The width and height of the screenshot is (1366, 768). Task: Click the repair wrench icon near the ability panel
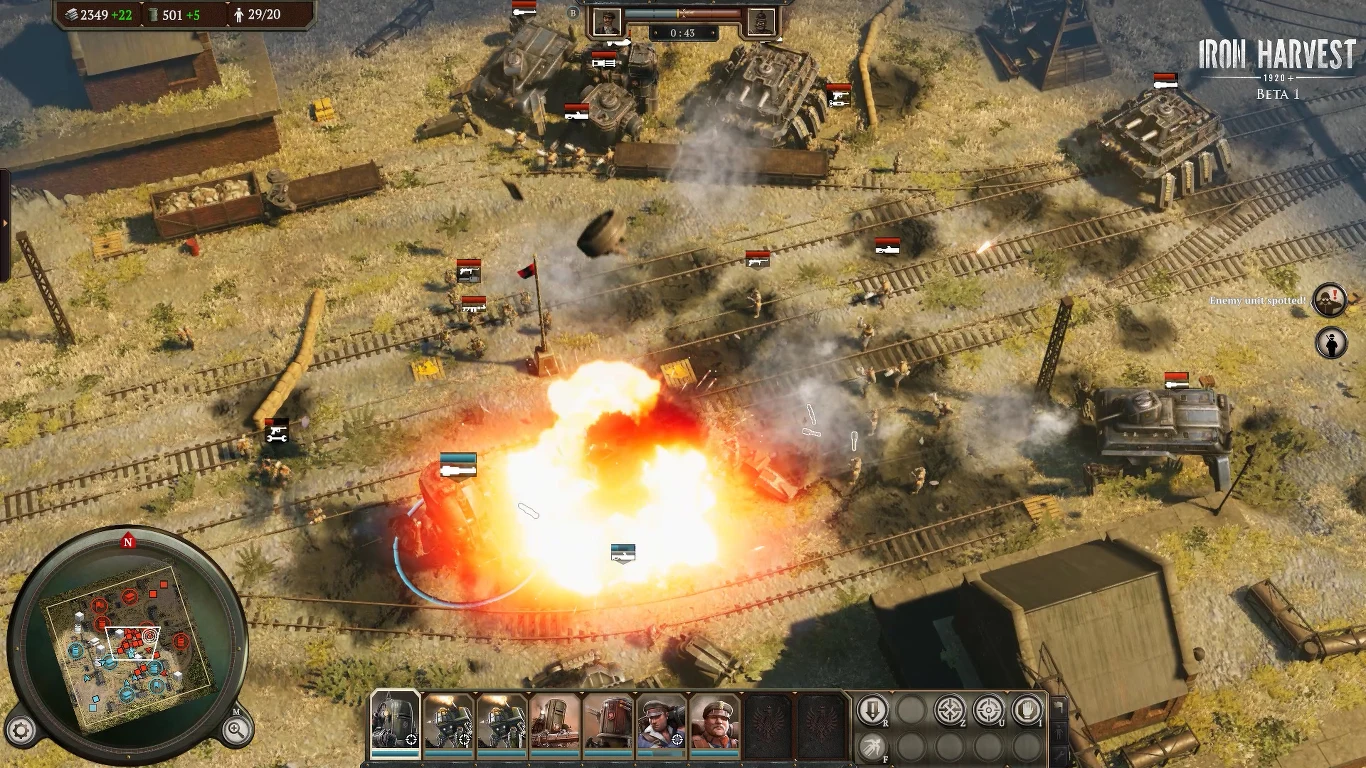(x=1059, y=755)
